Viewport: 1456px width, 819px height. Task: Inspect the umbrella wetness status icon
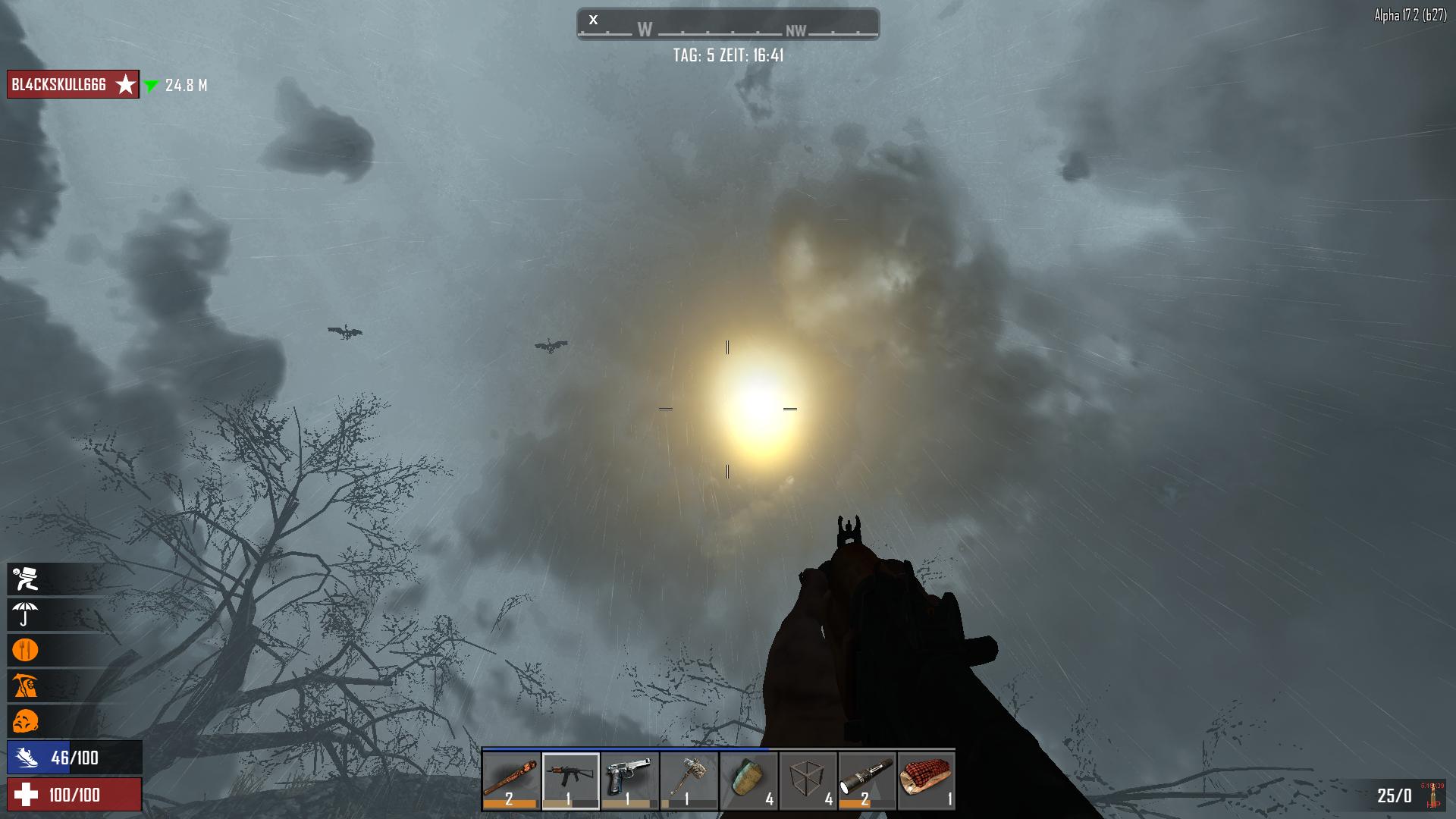[25, 615]
